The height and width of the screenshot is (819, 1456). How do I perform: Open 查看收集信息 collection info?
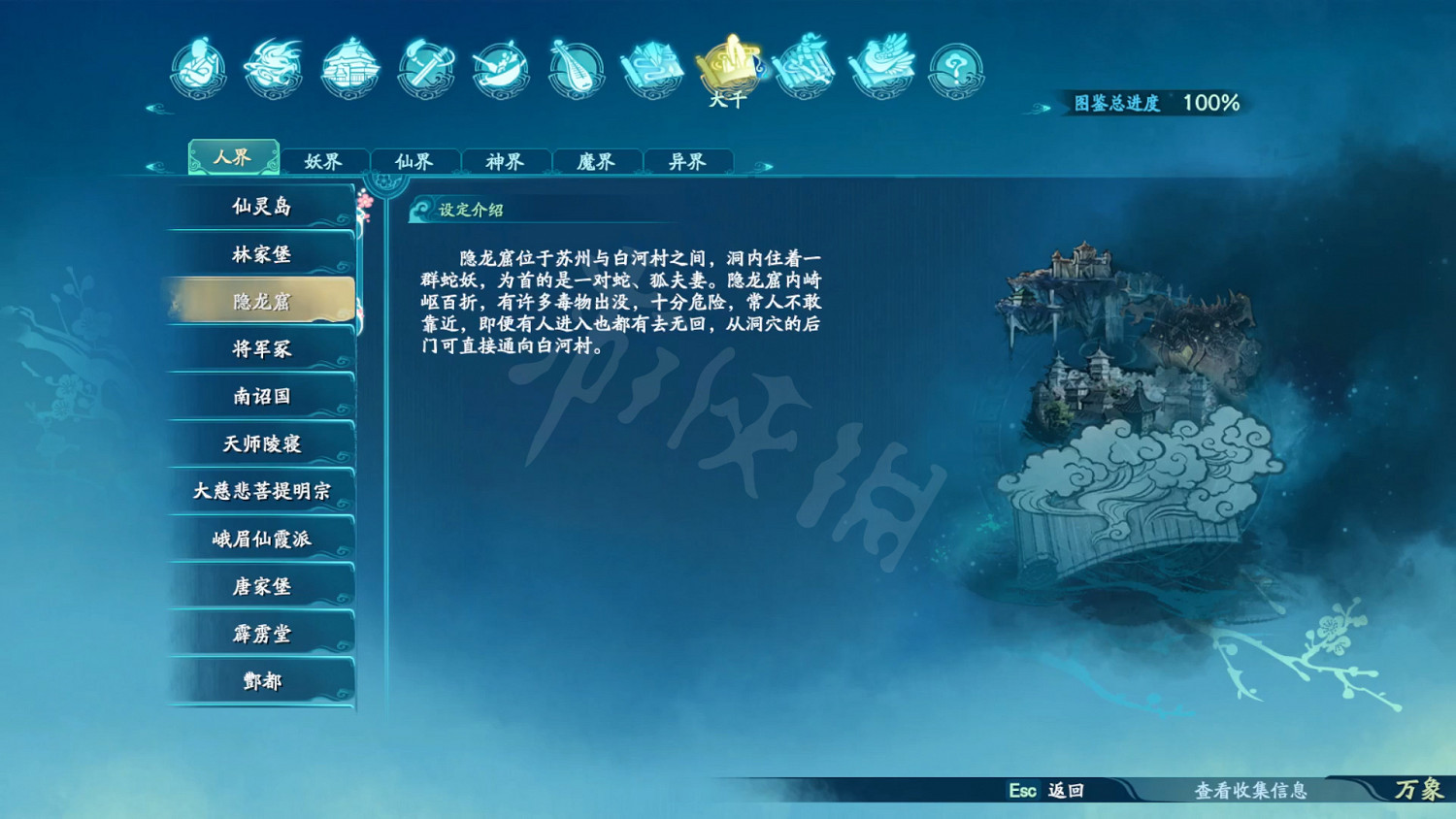click(x=1252, y=793)
